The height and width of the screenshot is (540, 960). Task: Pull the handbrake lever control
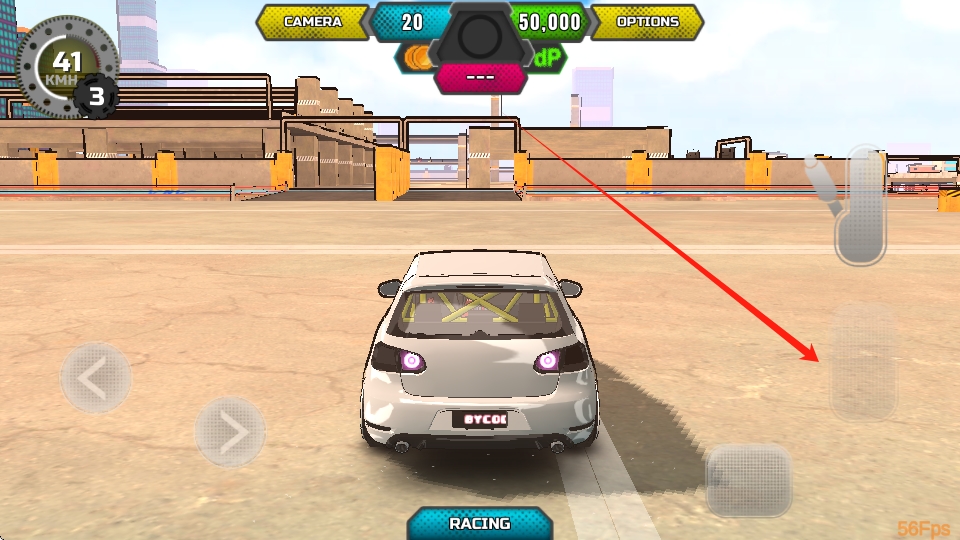858,205
